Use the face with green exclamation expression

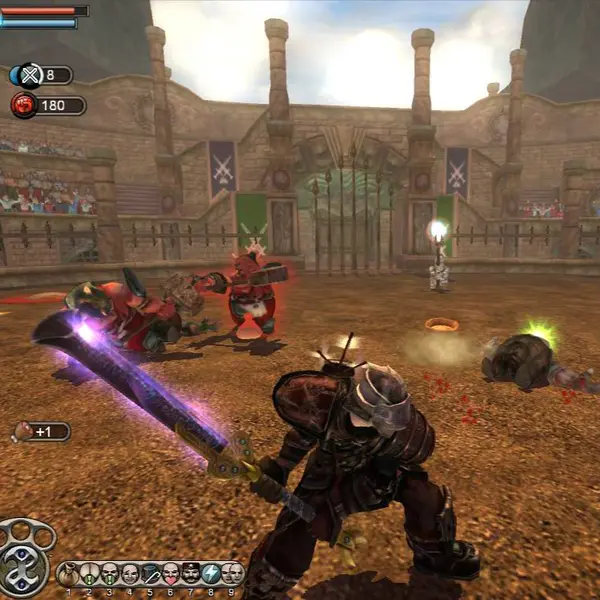(89, 573)
